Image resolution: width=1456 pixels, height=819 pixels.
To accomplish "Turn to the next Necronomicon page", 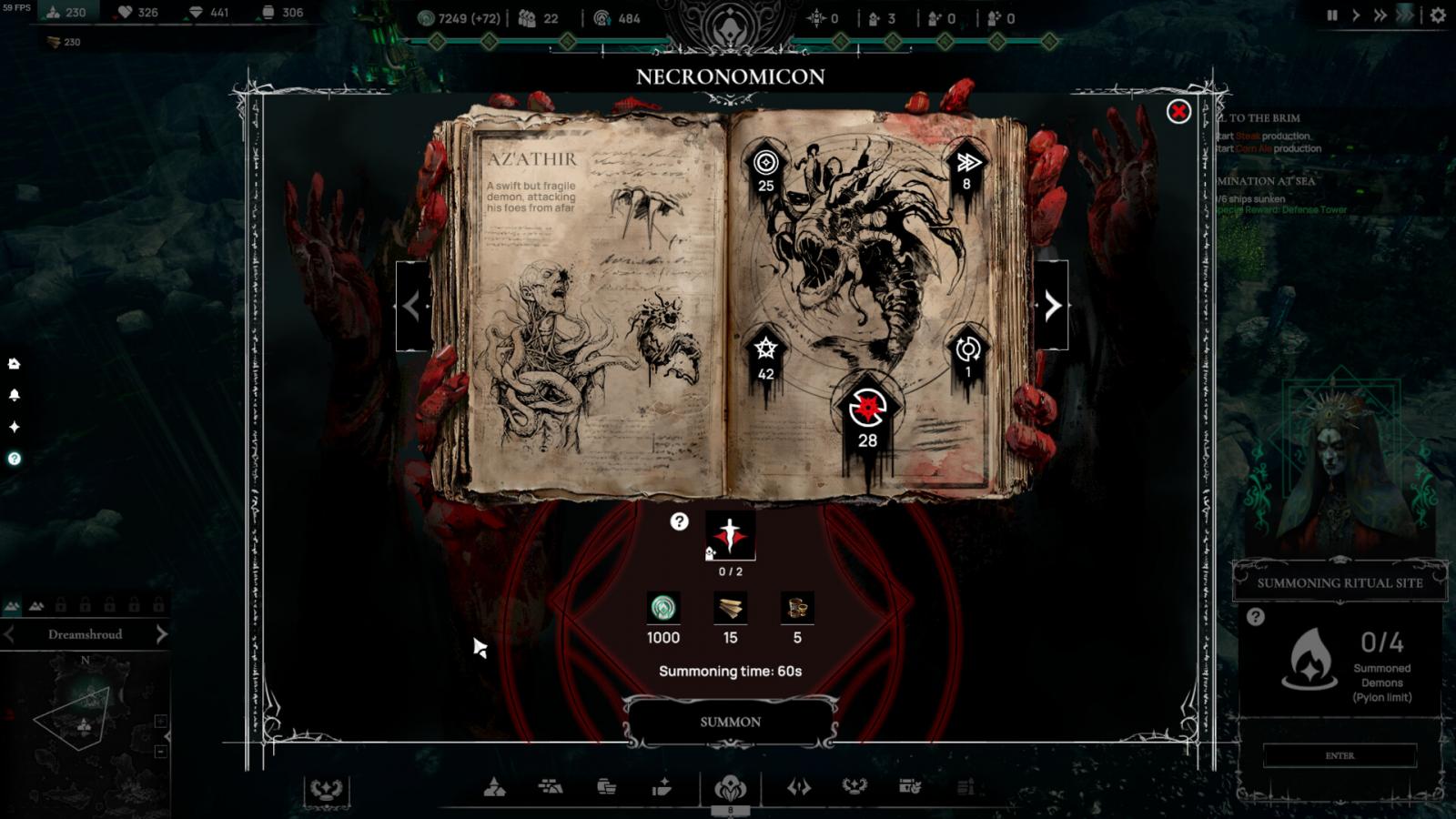I will point(1052,306).
